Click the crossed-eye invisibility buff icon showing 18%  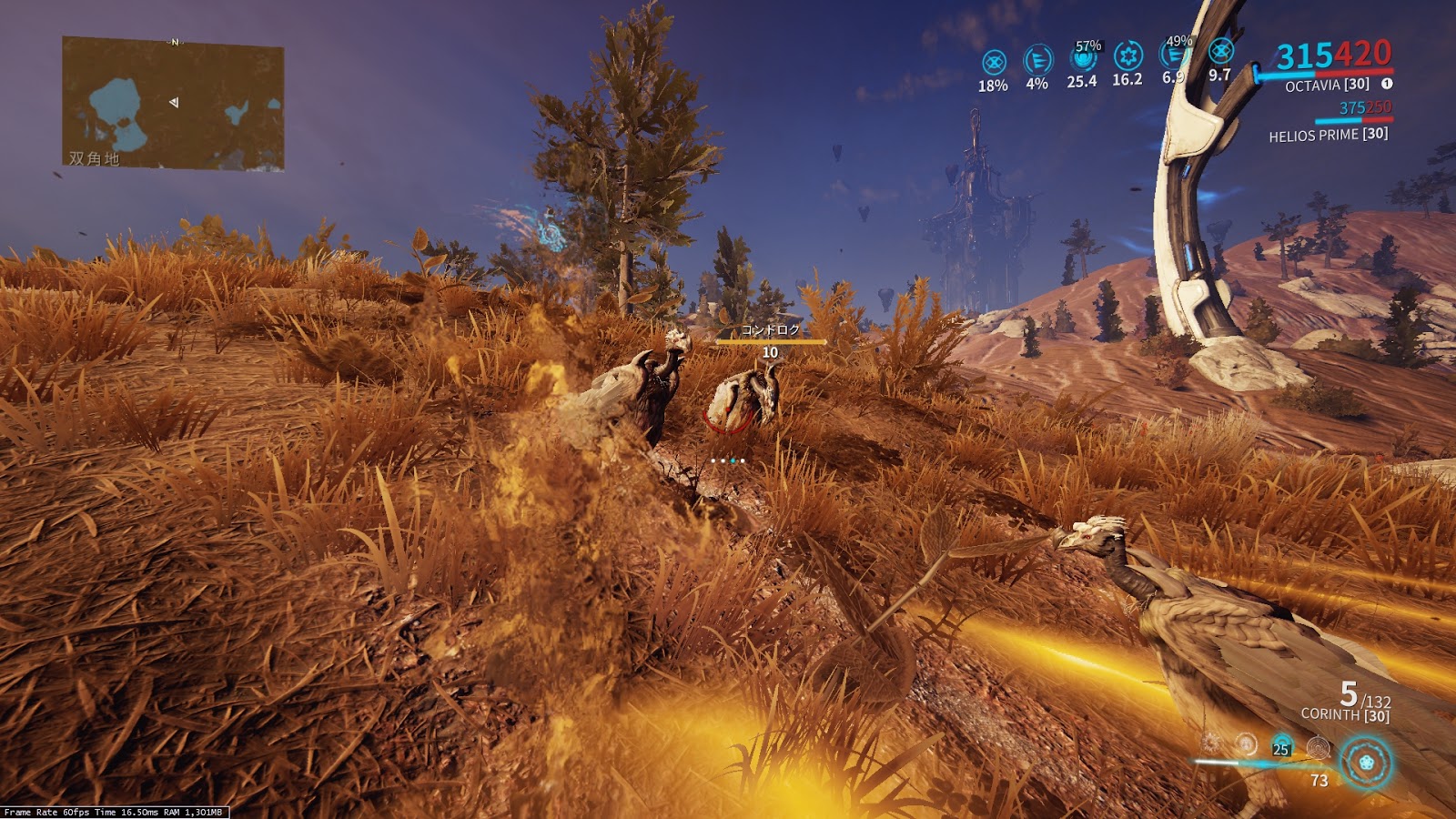tap(993, 61)
